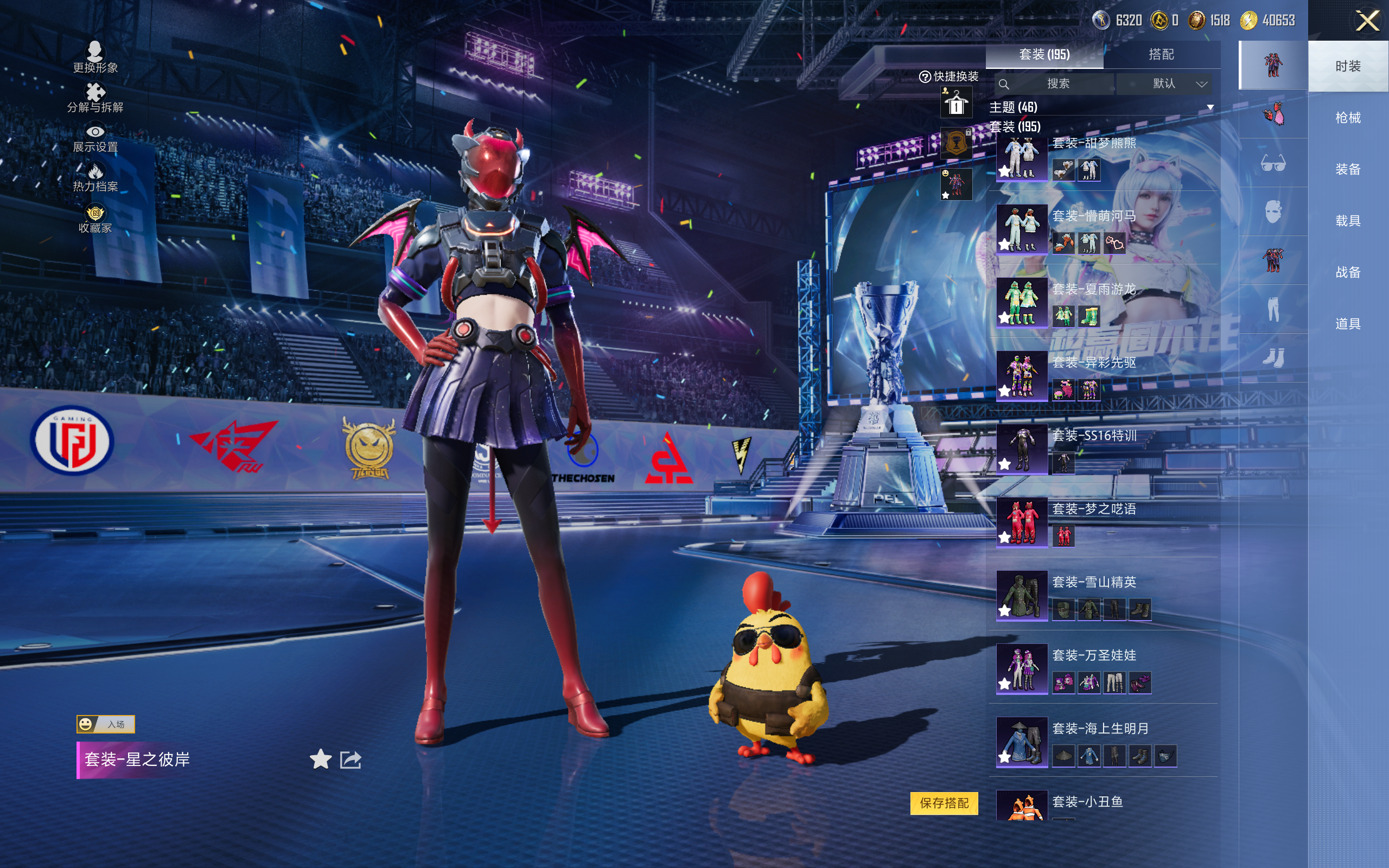Favorite the outfit with the star icon
Viewport: 1389px width, 868px height.
pyautogui.click(x=320, y=759)
